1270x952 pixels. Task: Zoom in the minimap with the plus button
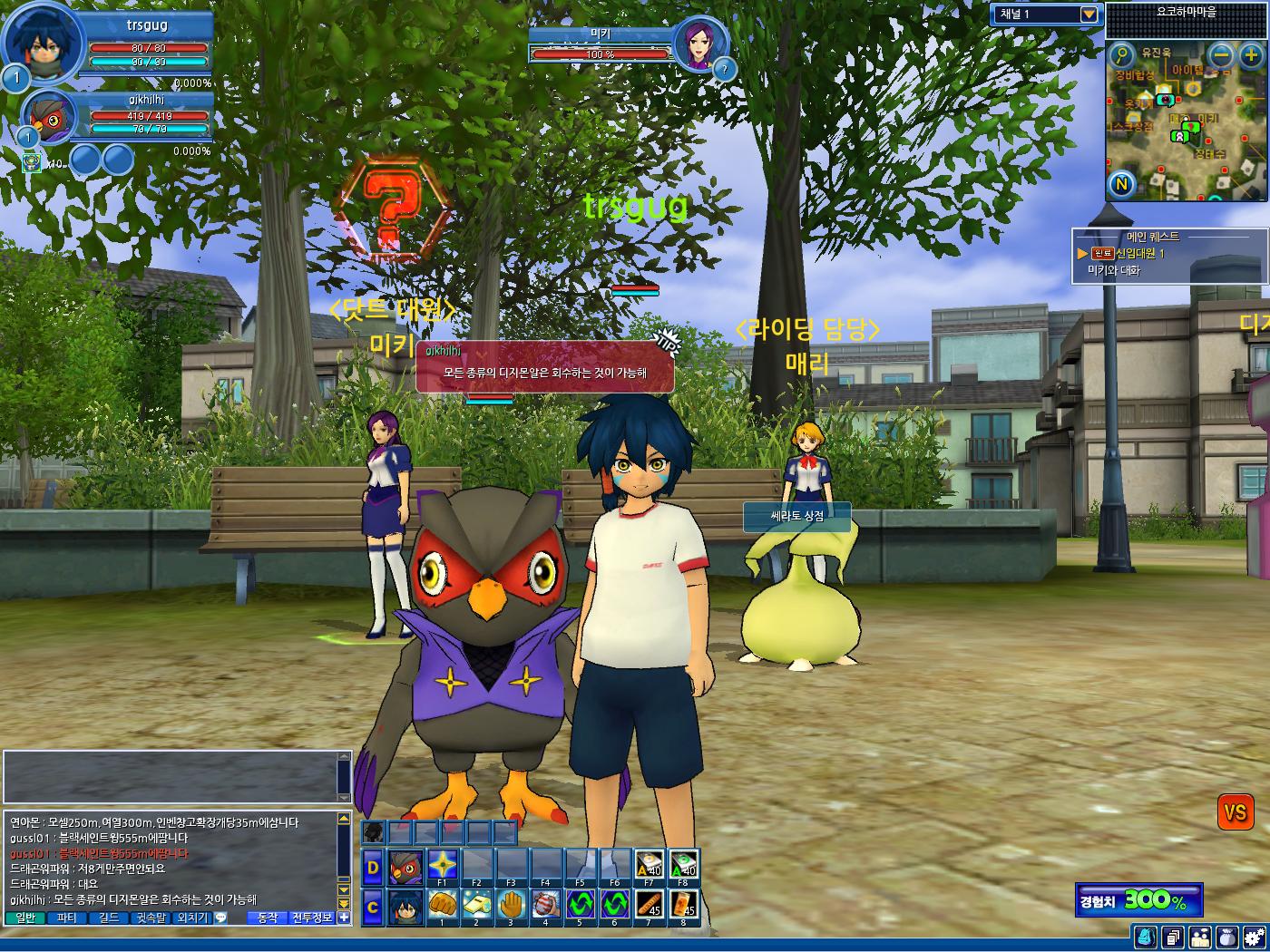(x=1251, y=55)
